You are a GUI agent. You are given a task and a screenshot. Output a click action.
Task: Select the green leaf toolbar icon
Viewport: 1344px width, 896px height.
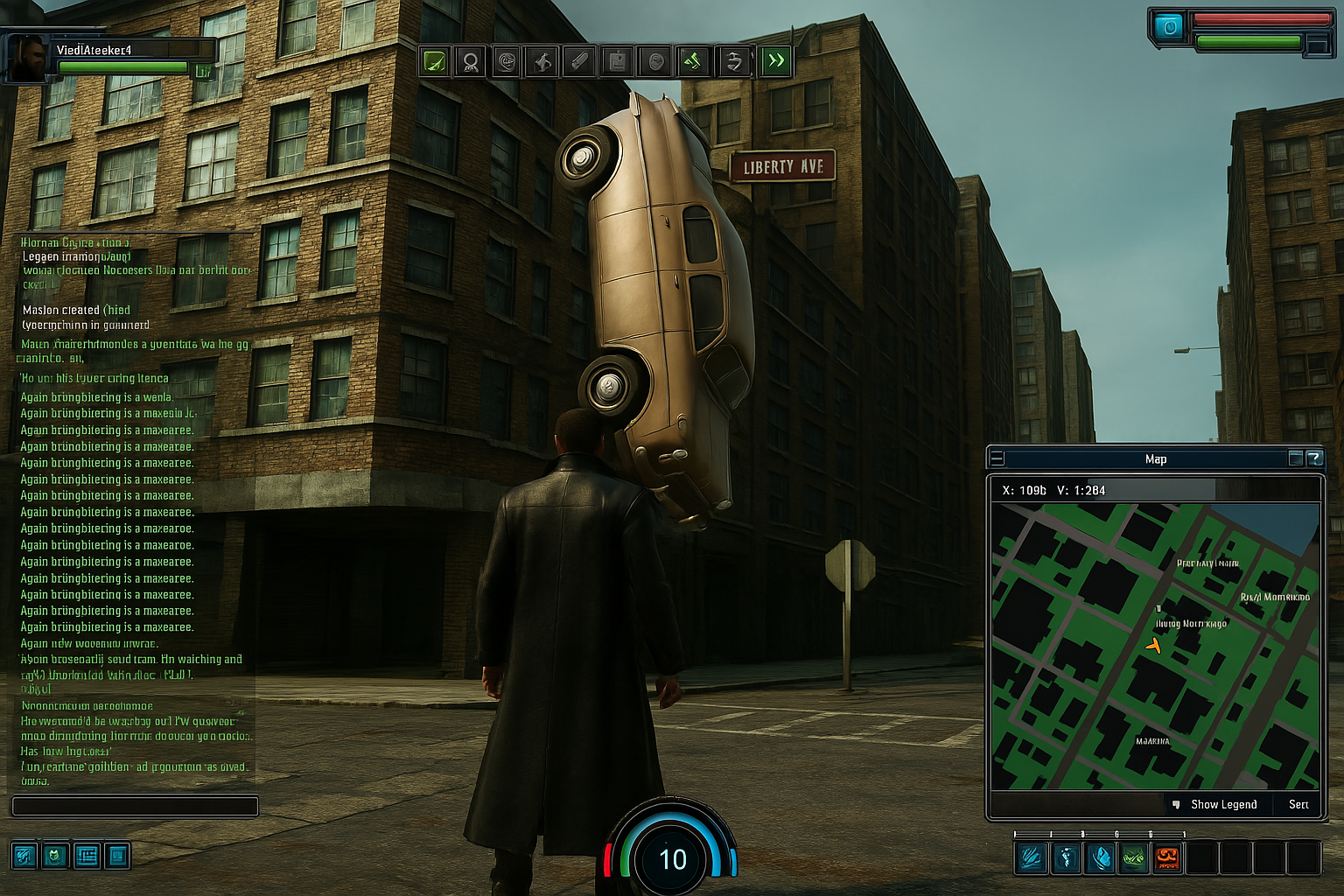tap(435, 61)
